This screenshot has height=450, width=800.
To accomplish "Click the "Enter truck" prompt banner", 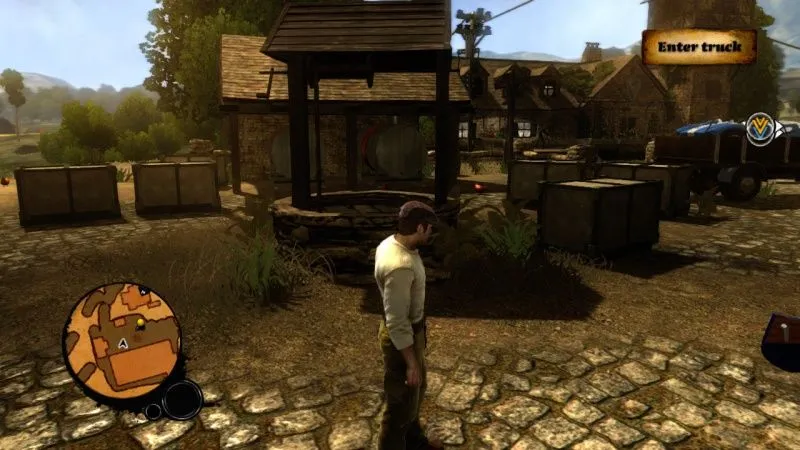I will pos(699,47).
